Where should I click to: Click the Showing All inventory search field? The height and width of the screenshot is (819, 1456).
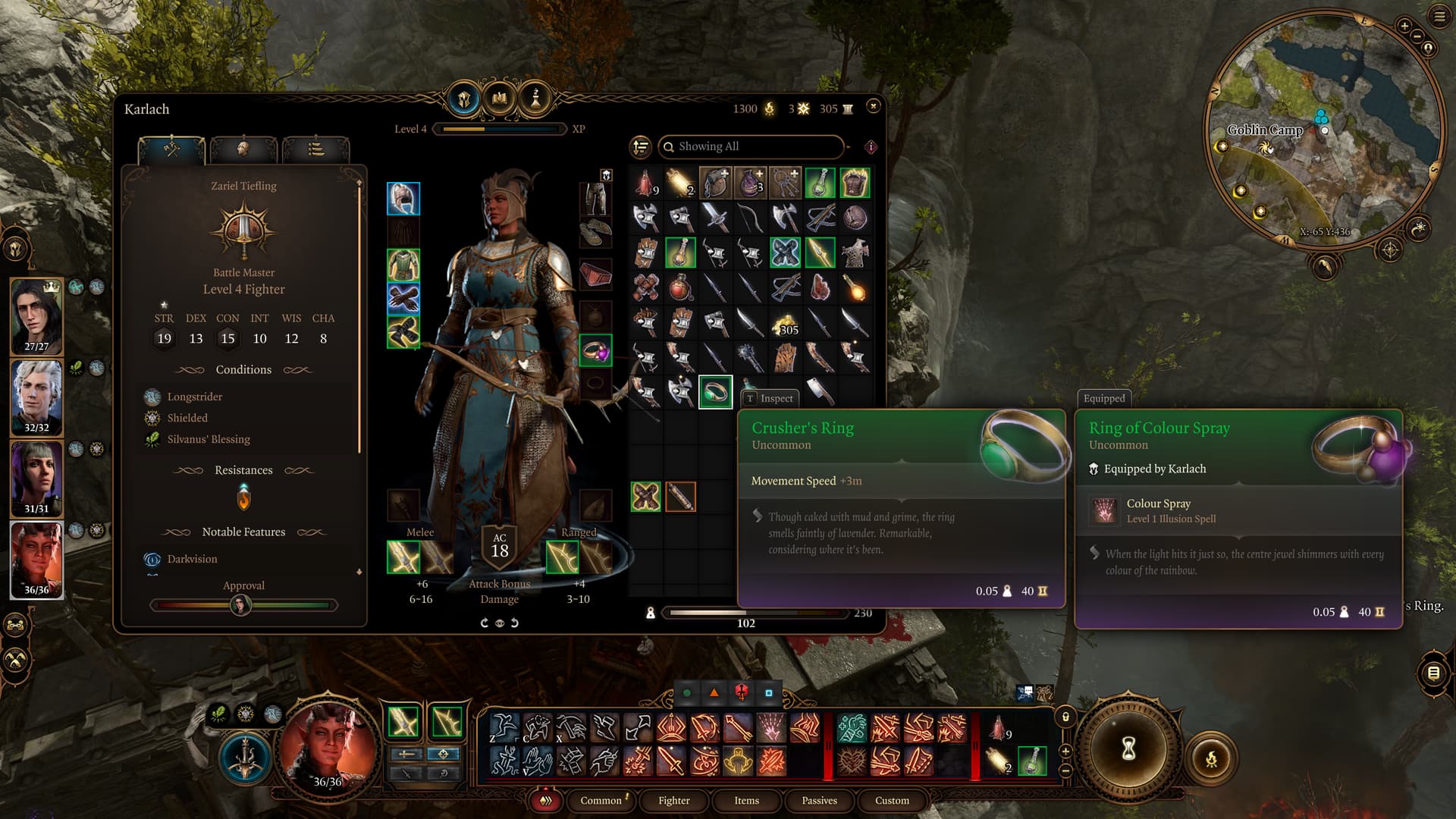pyautogui.click(x=751, y=146)
